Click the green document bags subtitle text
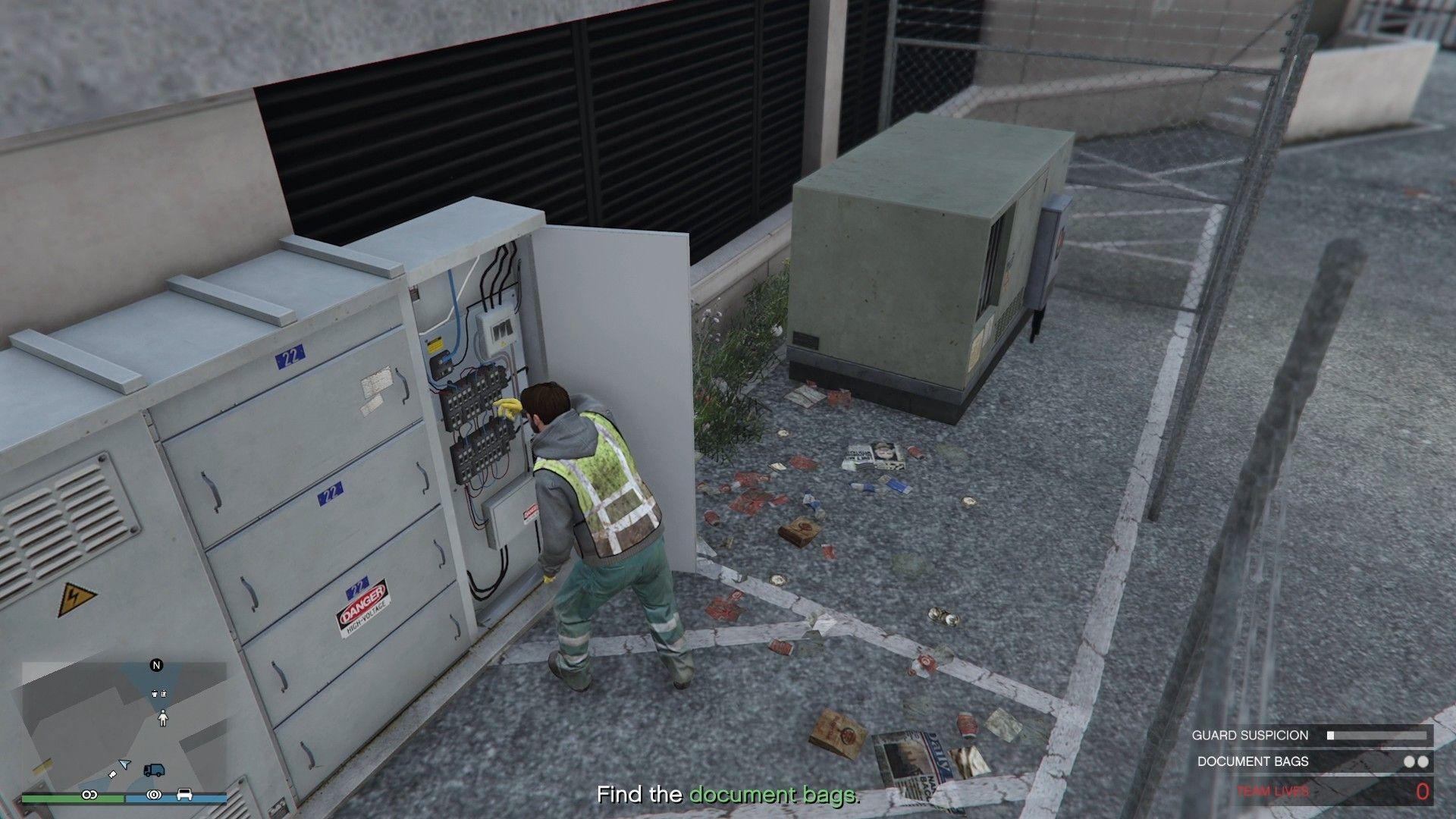 773,796
